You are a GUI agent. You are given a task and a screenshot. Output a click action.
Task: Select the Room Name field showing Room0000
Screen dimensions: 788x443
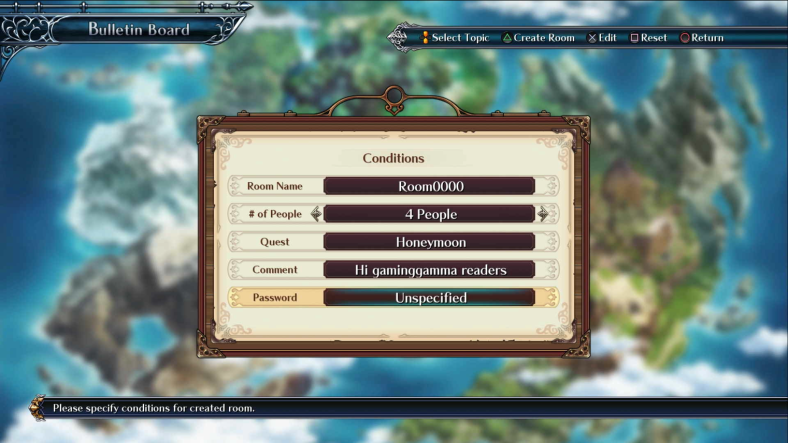click(429, 186)
